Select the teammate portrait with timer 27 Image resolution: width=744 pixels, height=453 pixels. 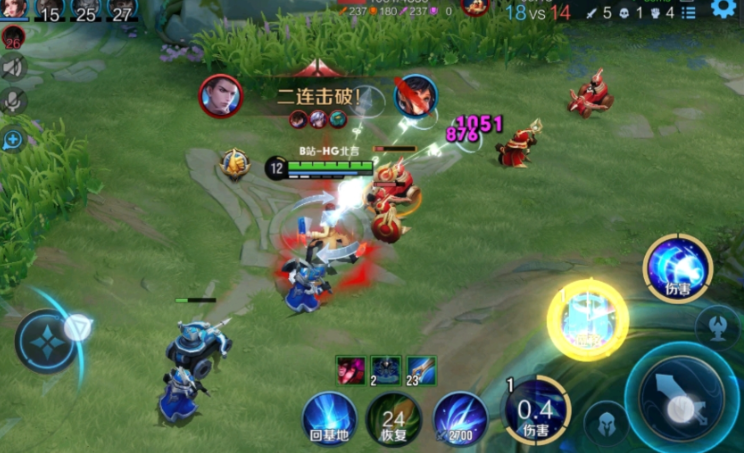click(122, 10)
